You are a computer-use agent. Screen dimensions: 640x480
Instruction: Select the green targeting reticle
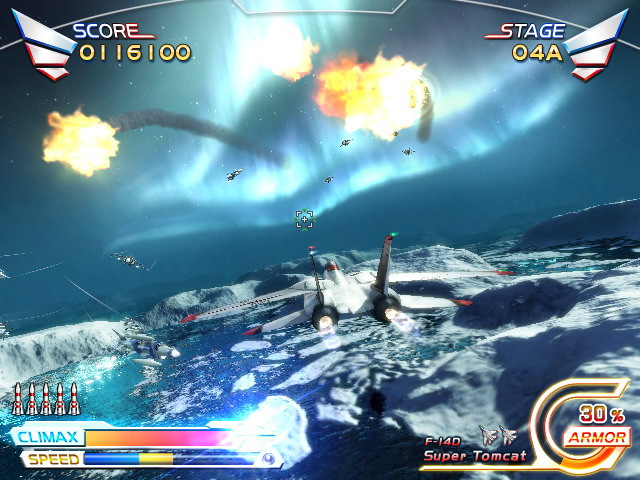(305, 219)
